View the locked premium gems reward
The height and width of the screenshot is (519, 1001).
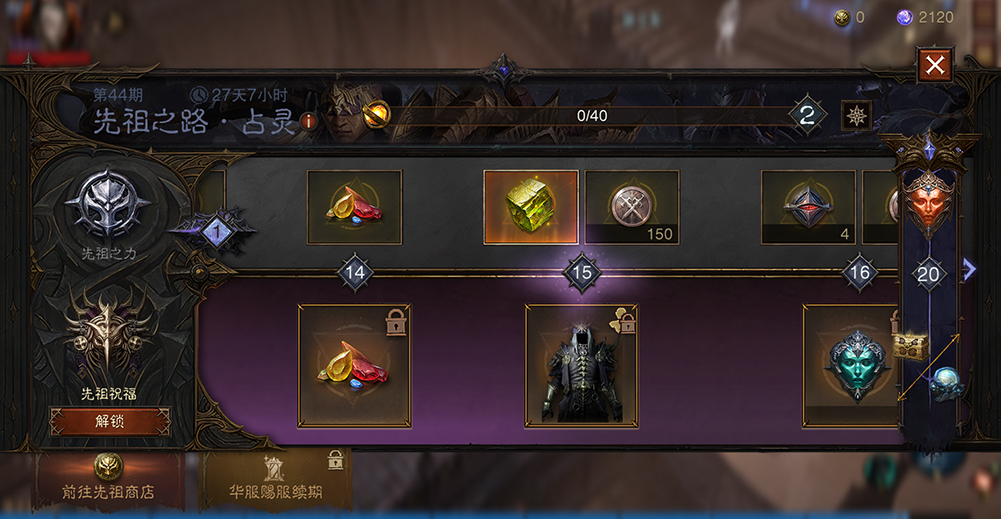[x=354, y=365]
